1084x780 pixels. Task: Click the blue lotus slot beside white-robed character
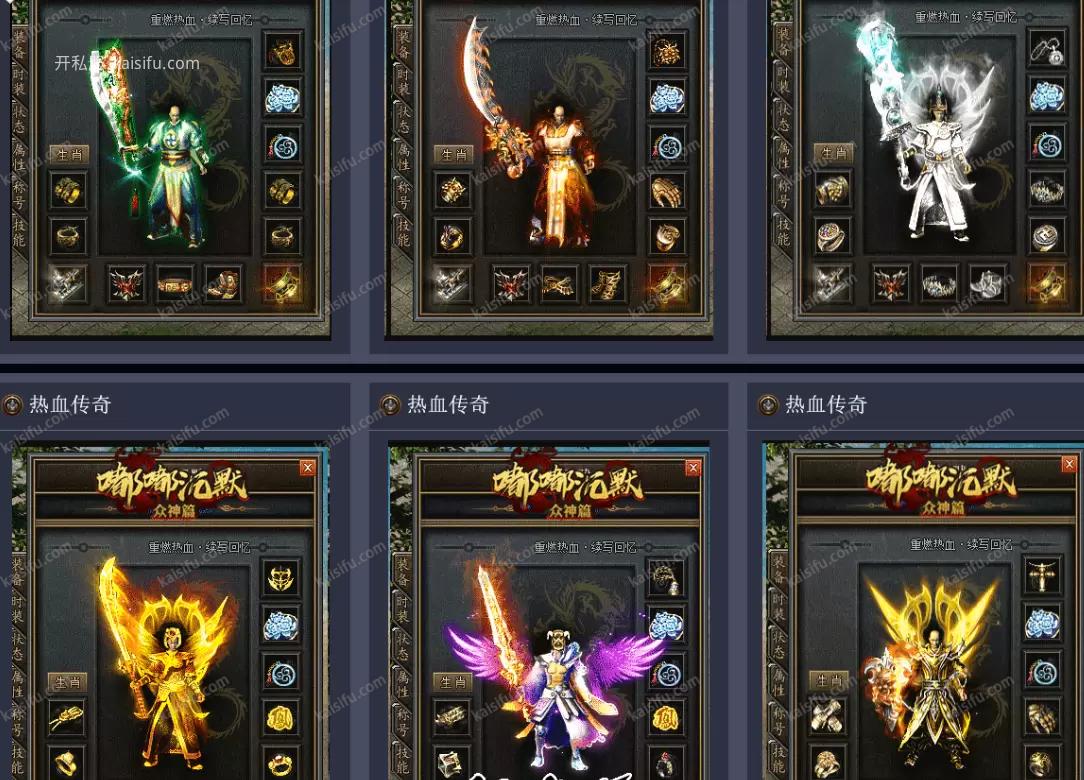[x=1047, y=97]
